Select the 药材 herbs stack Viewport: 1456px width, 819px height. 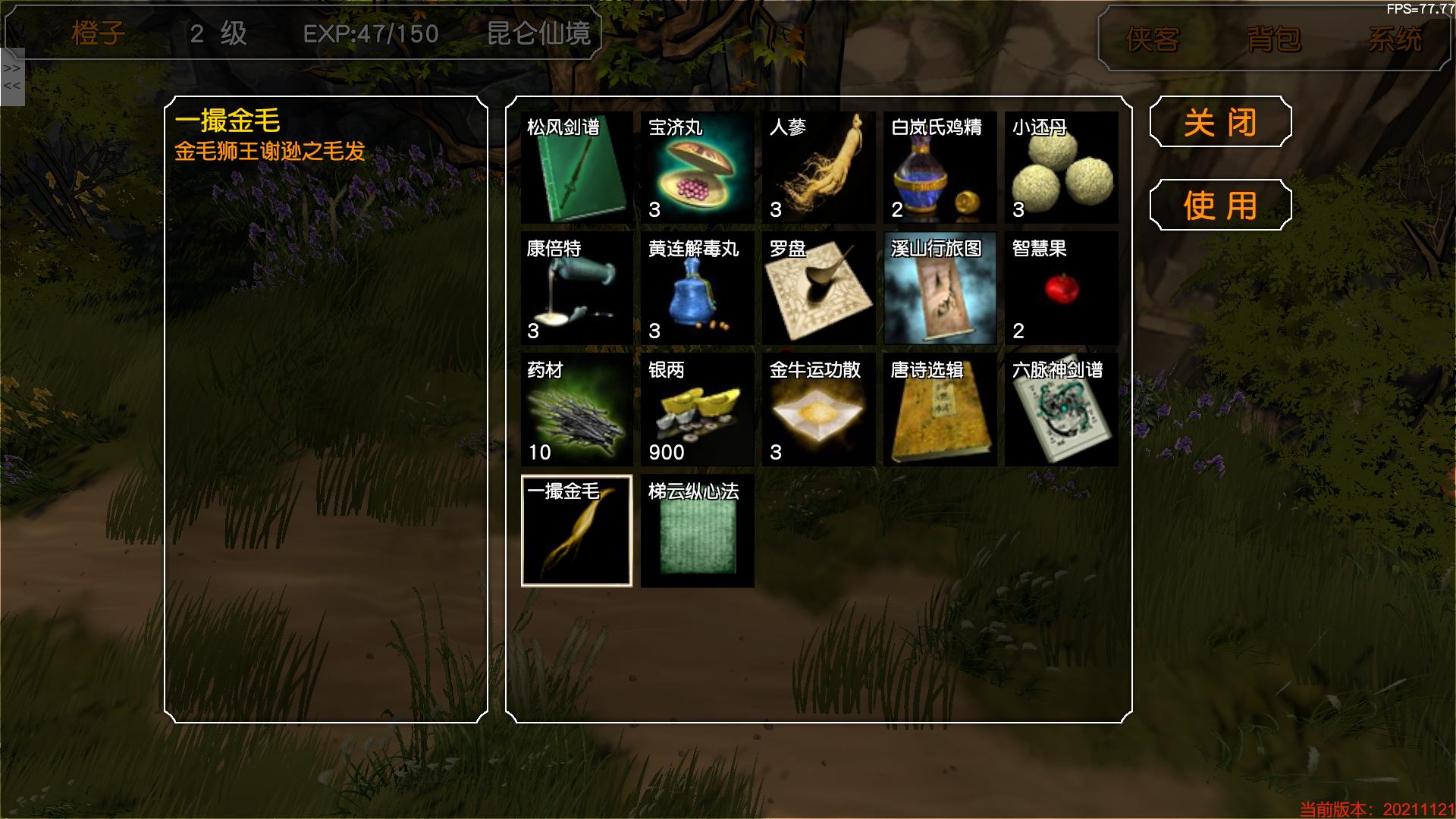576,410
